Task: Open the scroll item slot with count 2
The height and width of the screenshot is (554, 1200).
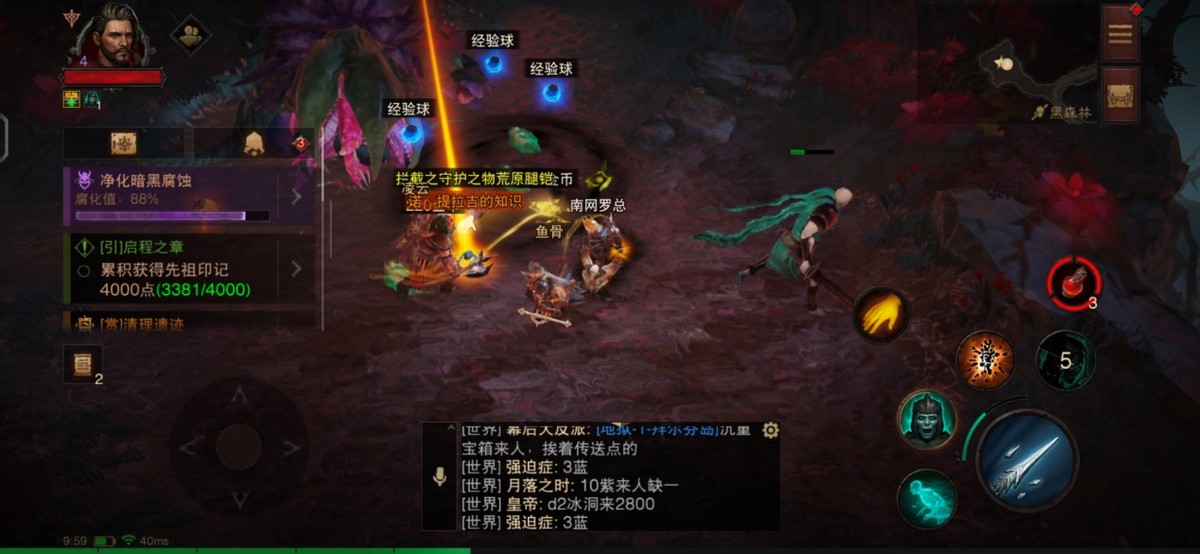Action: click(x=83, y=364)
